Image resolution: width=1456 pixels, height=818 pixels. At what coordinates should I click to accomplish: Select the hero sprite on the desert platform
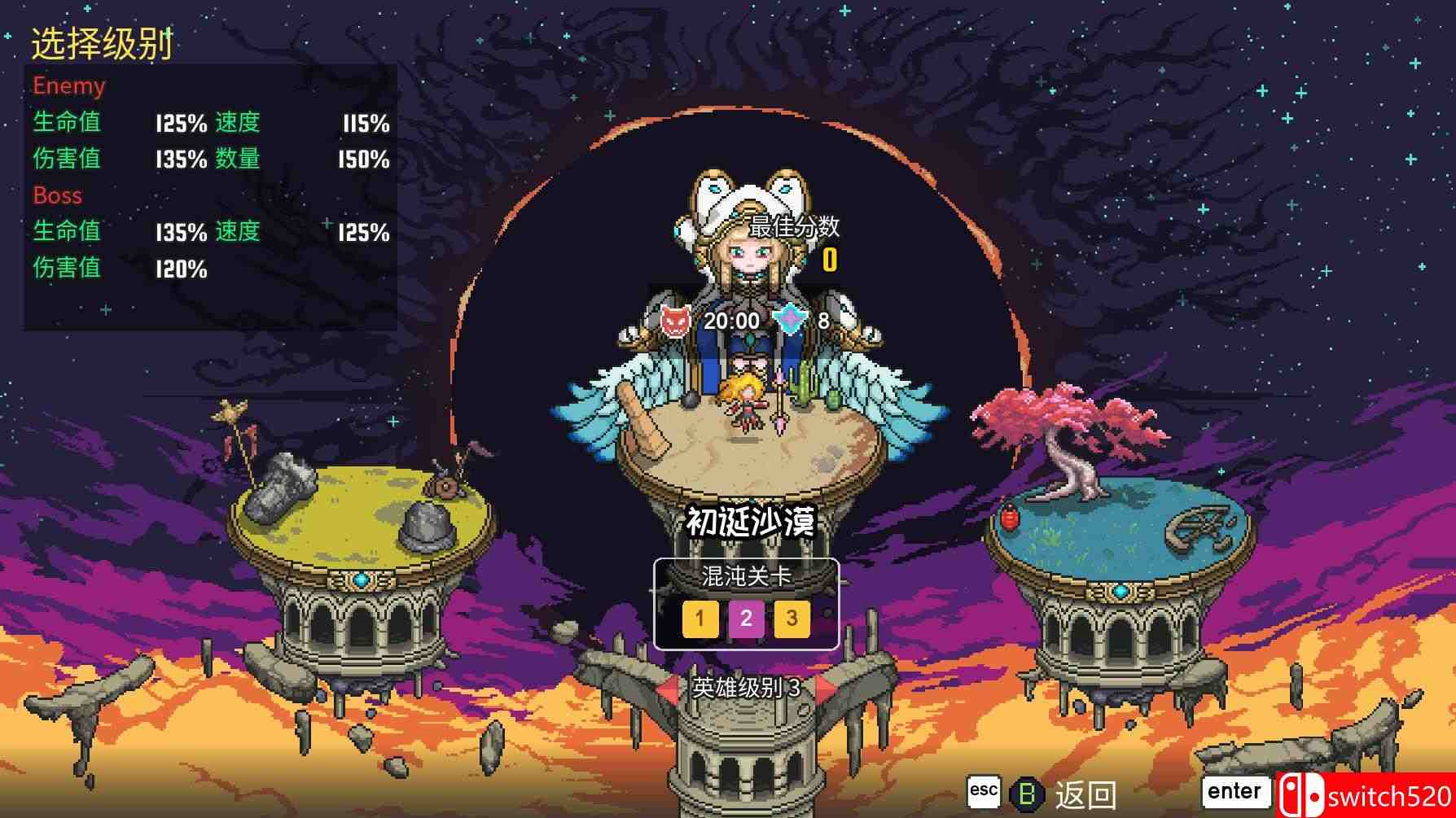[746, 407]
